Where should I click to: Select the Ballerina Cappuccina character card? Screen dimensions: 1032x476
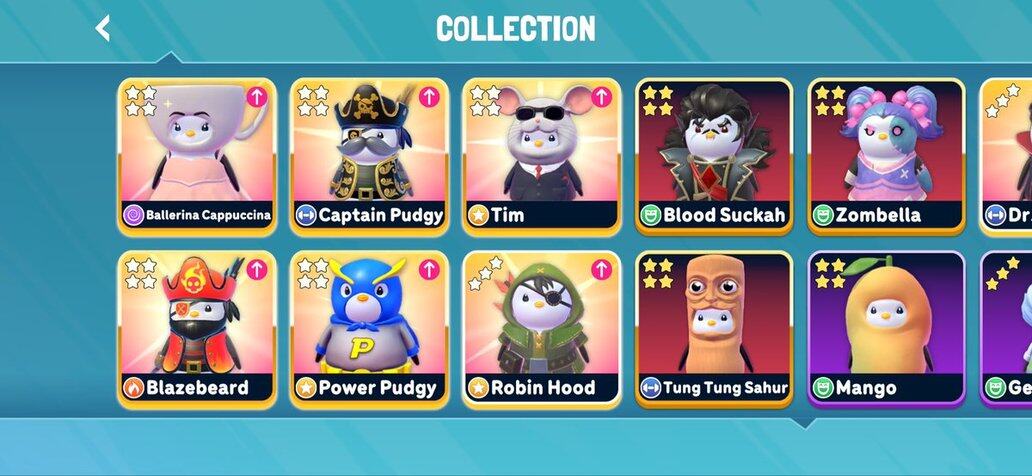tap(197, 156)
